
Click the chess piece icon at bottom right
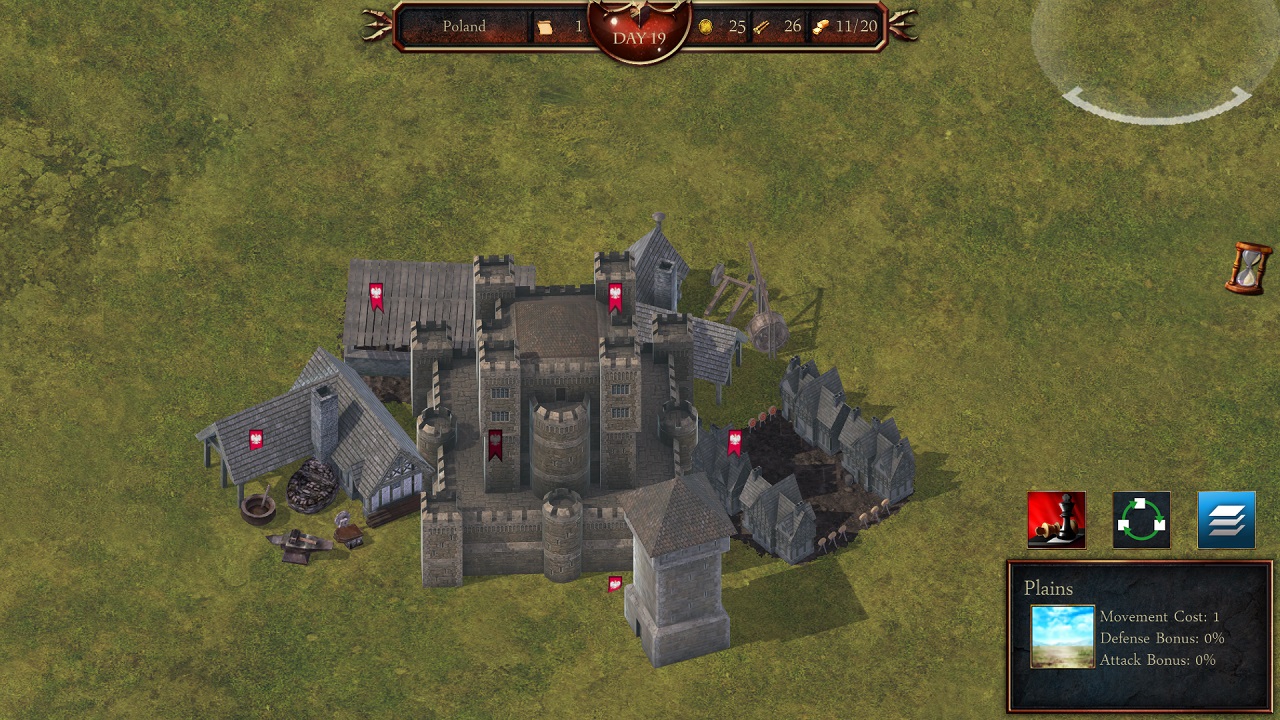click(1057, 520)
